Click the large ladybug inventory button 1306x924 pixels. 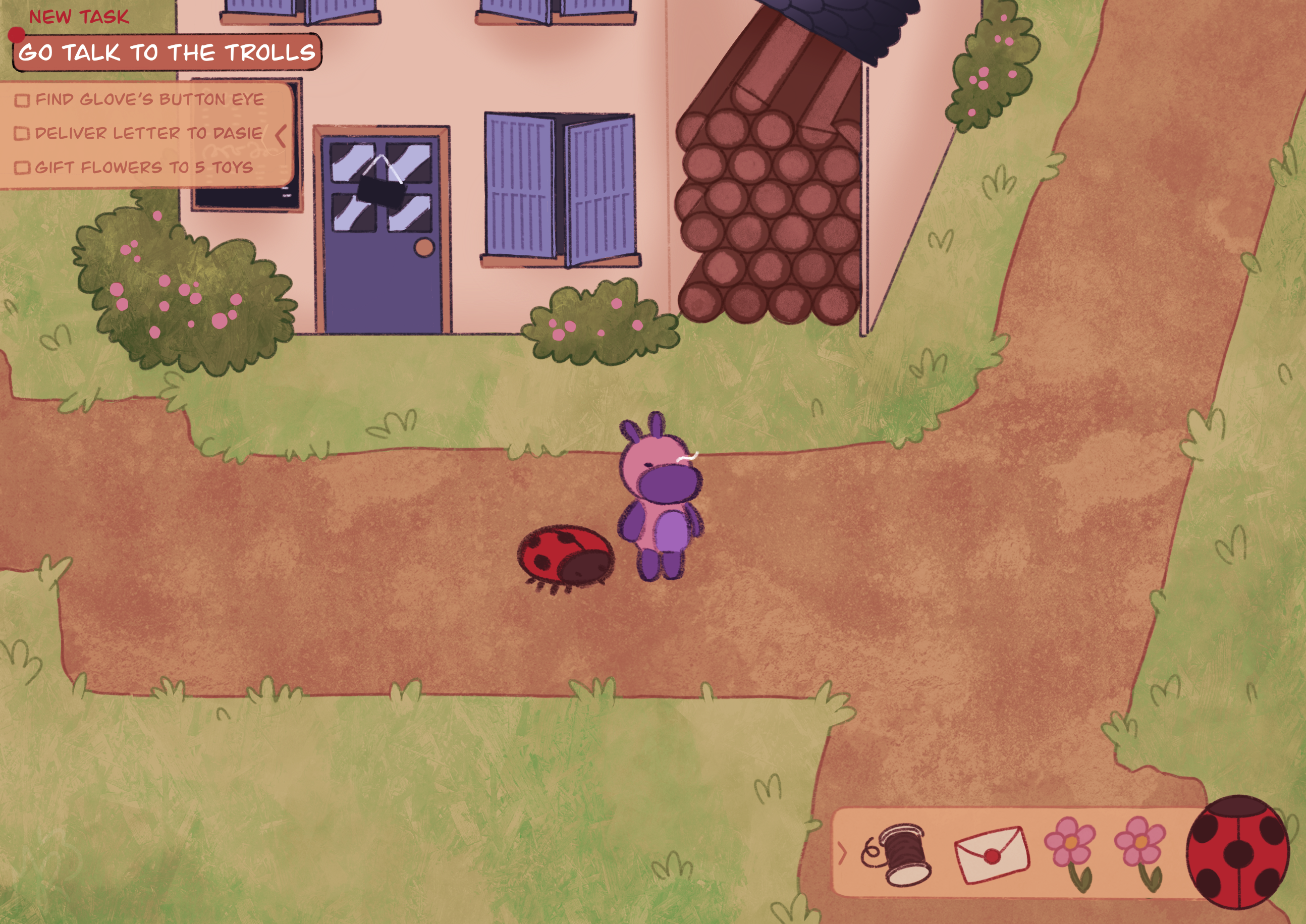click(1237, 852)
